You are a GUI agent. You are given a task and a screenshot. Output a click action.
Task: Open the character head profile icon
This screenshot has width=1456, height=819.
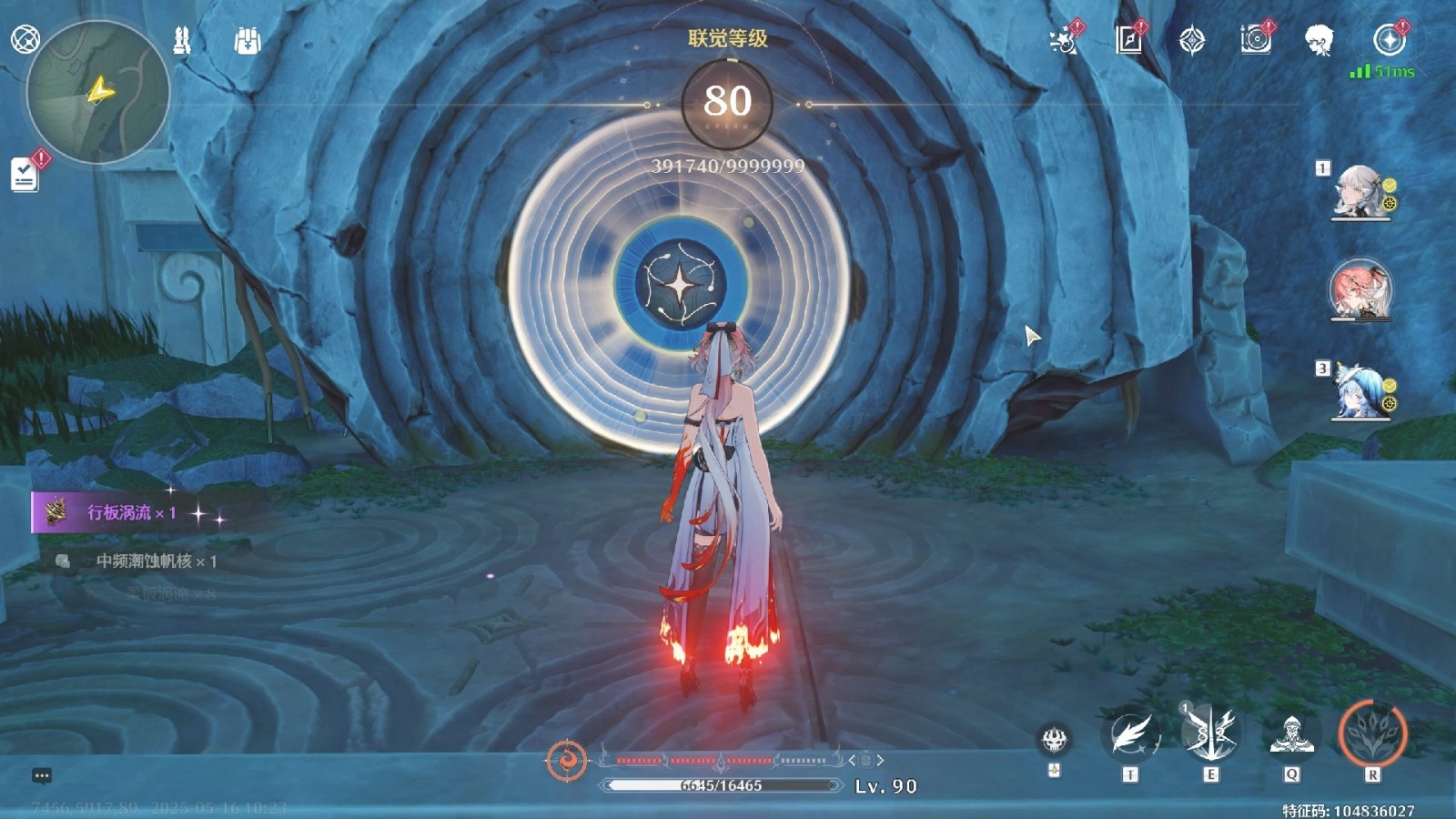pos(1318,40)
